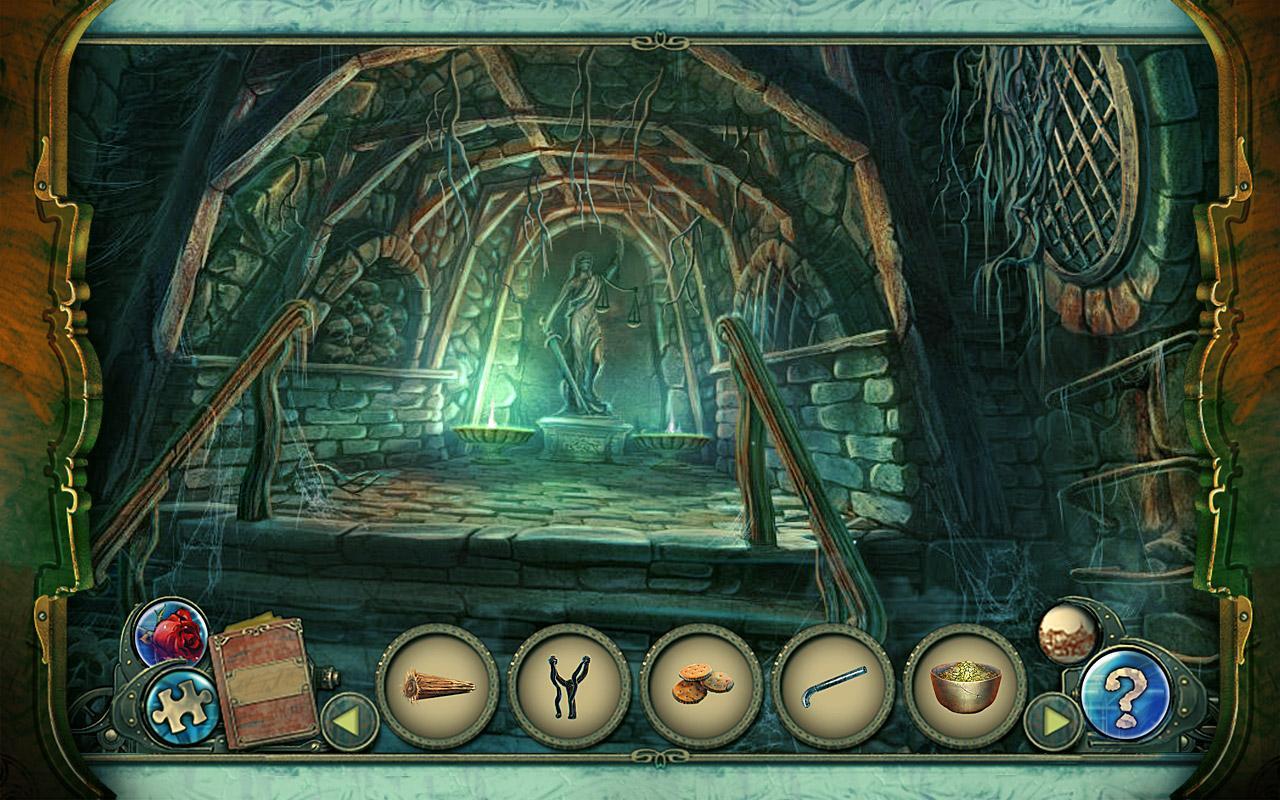Screen dimensions: 1280x800
Task: Click the puzzle piece button
Action: point(181,706)
